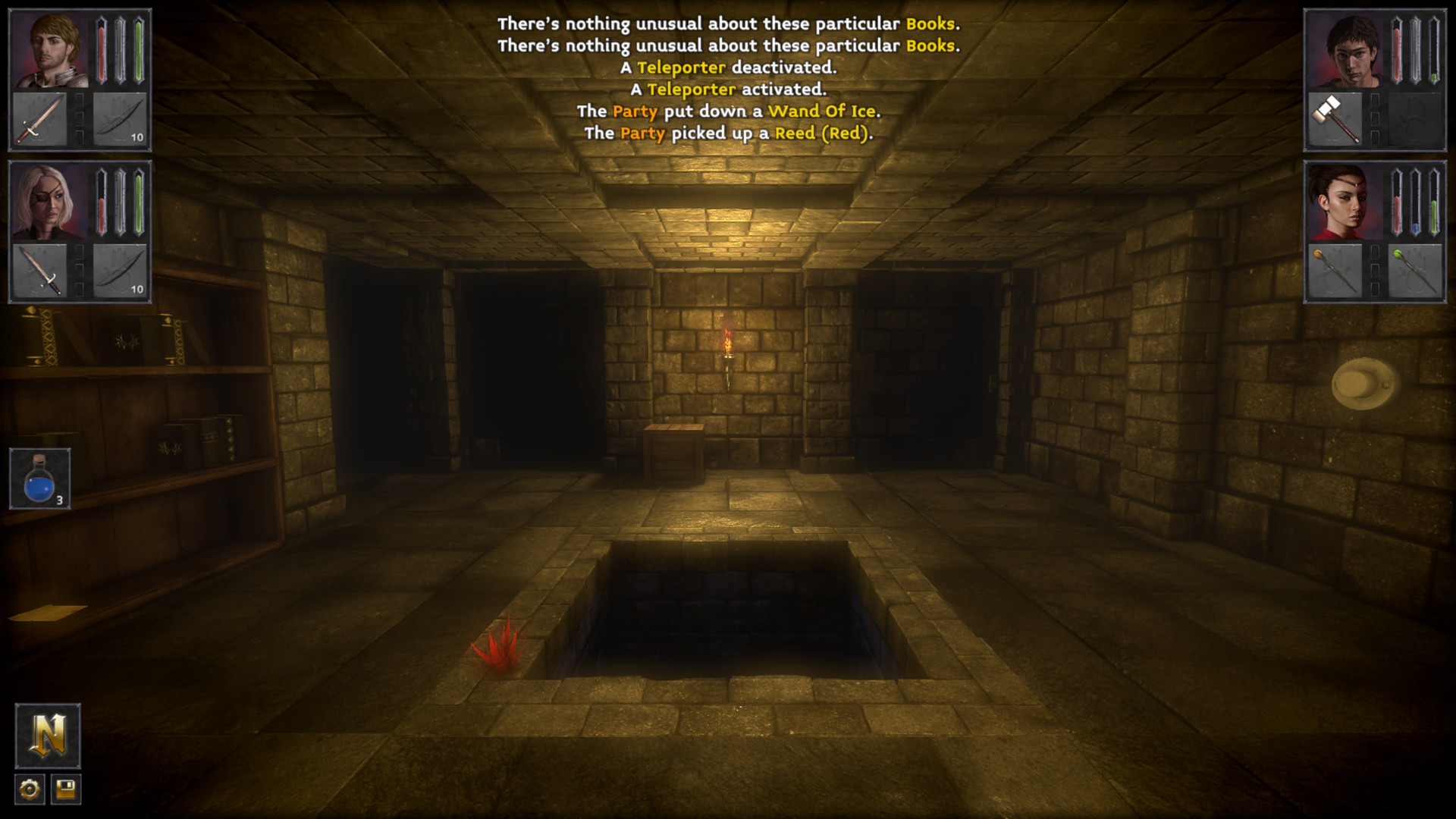Select the eyepatch woman's sword slot

39,270
